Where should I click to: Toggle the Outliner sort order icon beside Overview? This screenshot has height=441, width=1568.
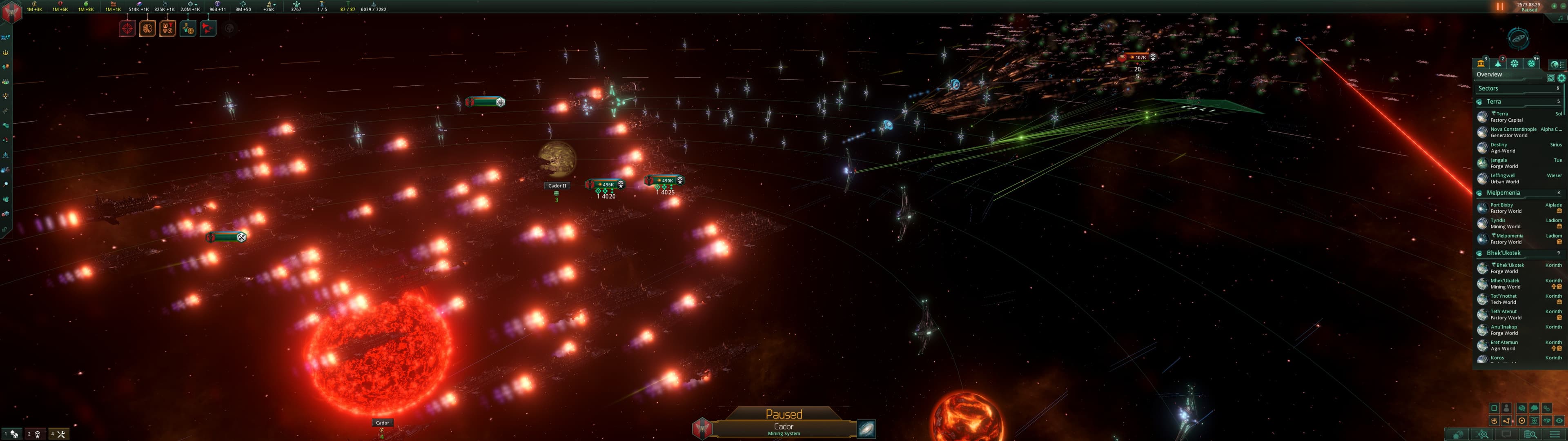coord(1552,78)
